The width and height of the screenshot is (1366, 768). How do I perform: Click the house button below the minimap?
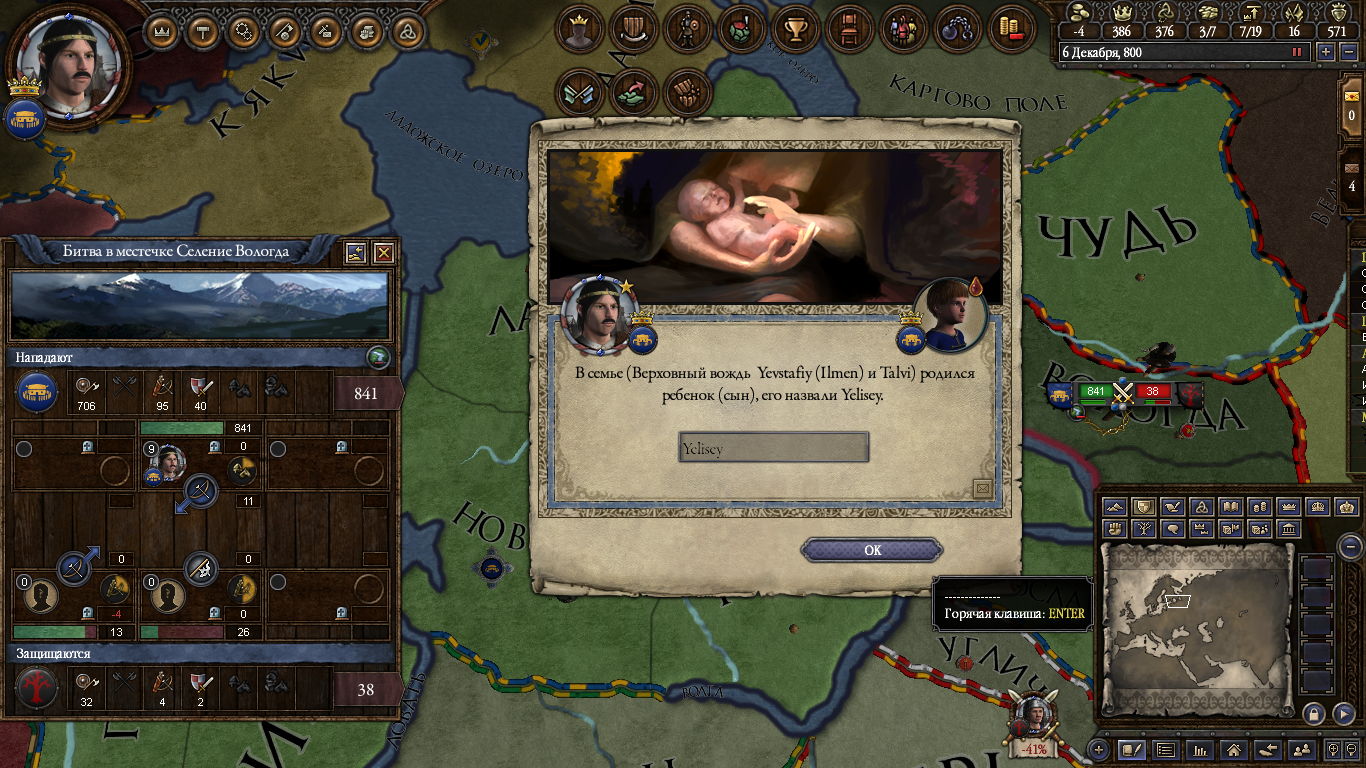pos(1234,749)
